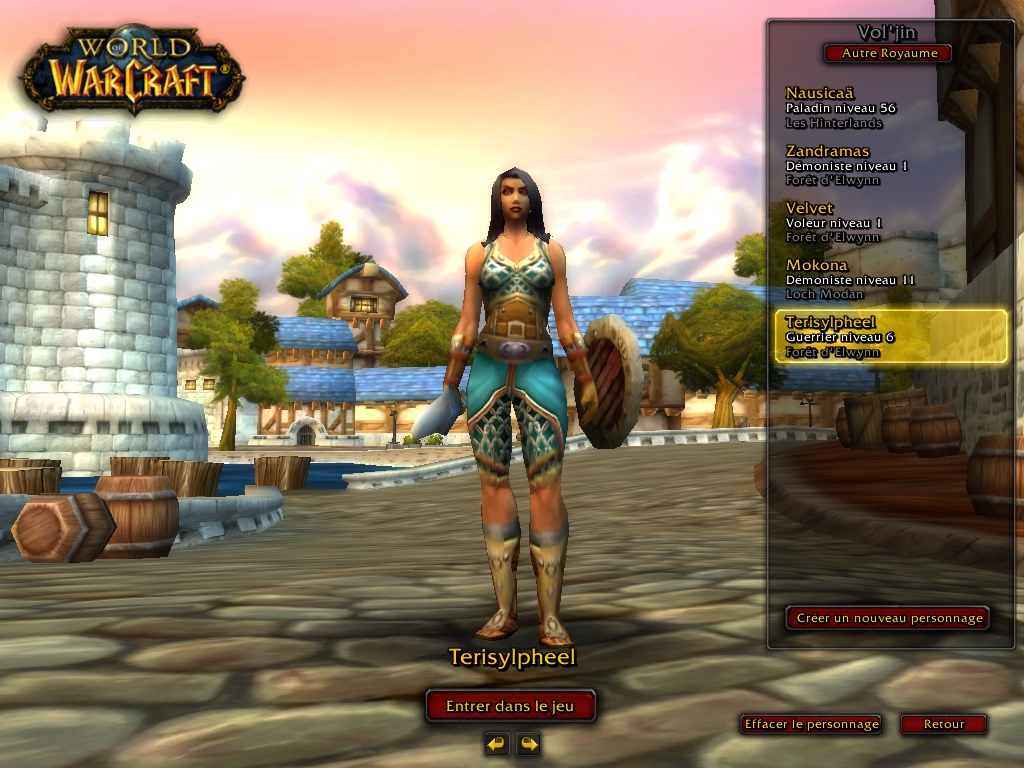Click the Entrer dans le jeu button

[510, 706]
